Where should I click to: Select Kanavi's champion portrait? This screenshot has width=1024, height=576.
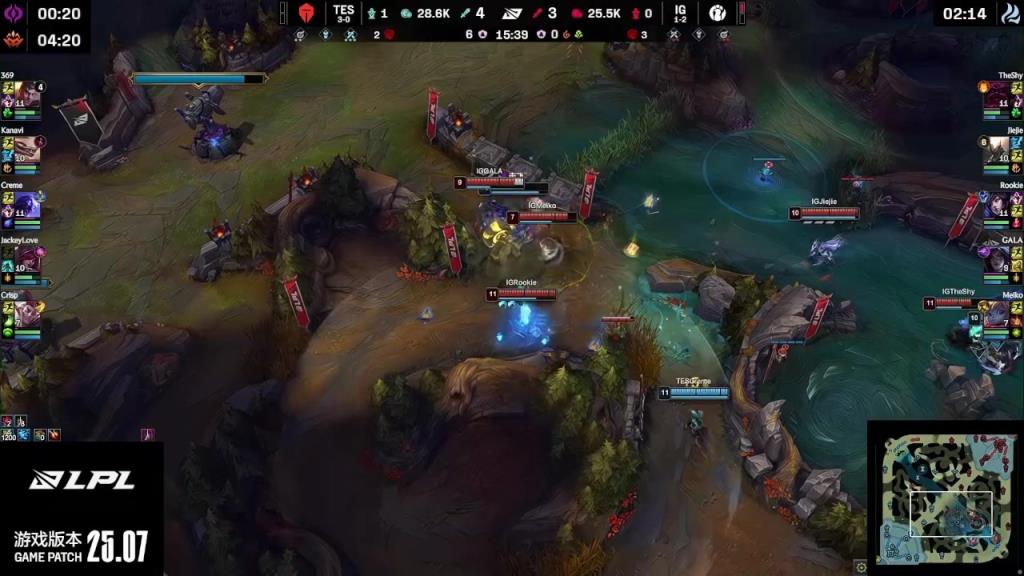(27, 150)
